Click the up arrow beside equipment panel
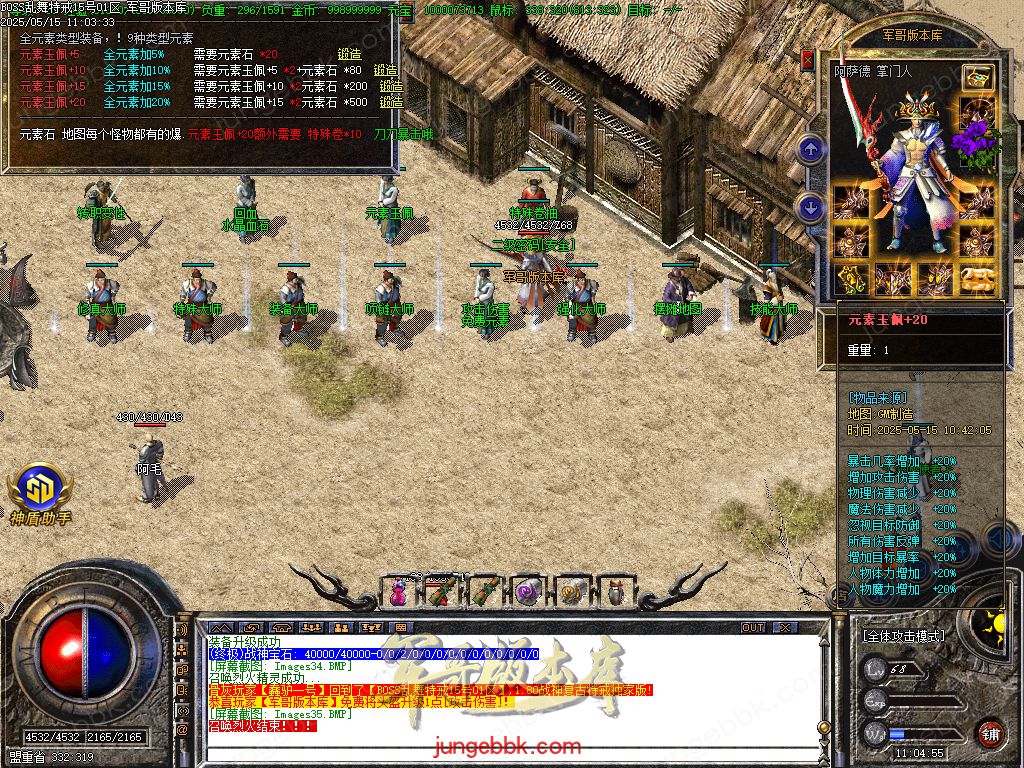Image resolution: width=1024 pixels, height=768 pixels. coord(811,151)
